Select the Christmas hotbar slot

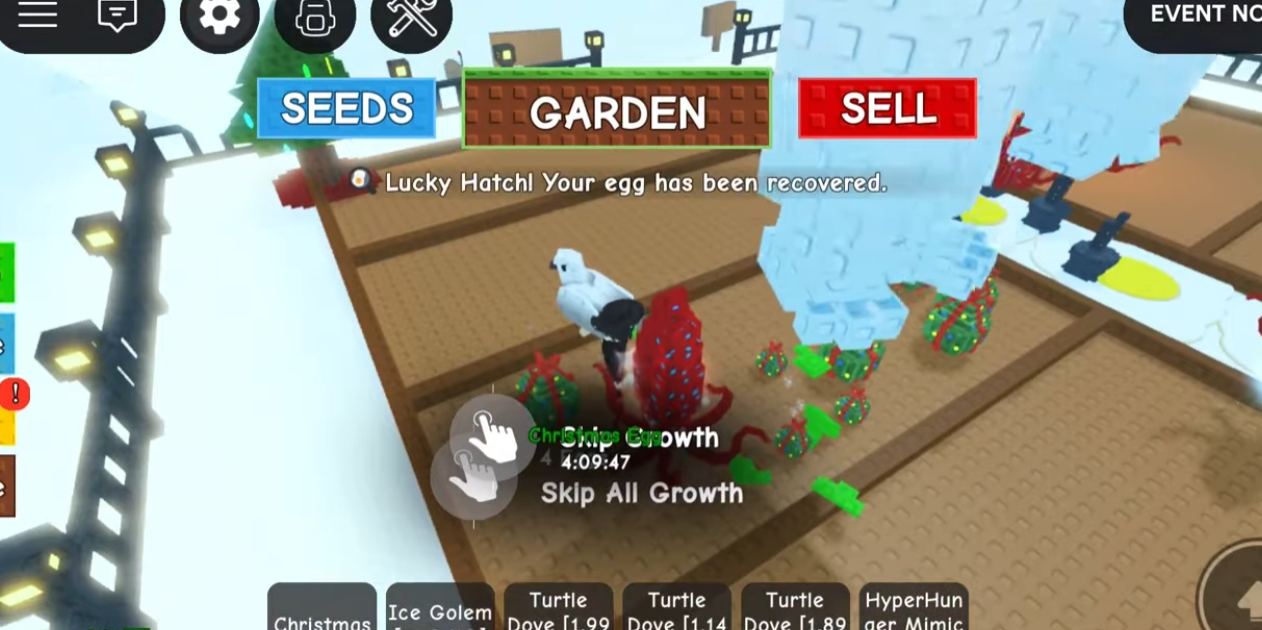[x=322, y=609]
